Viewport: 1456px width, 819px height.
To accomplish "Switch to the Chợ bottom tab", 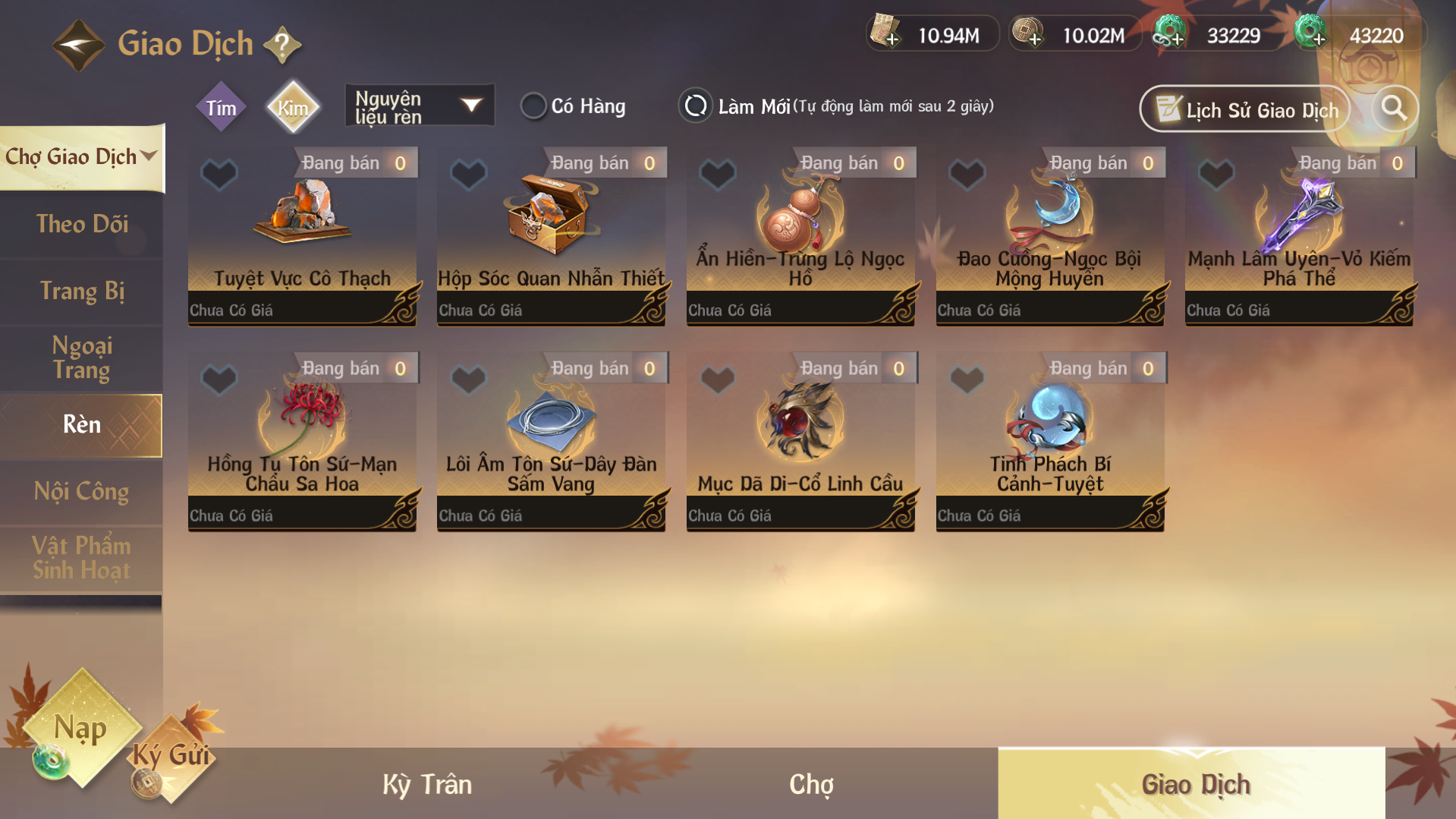I will pyautogui.click(x=811, y=784).
